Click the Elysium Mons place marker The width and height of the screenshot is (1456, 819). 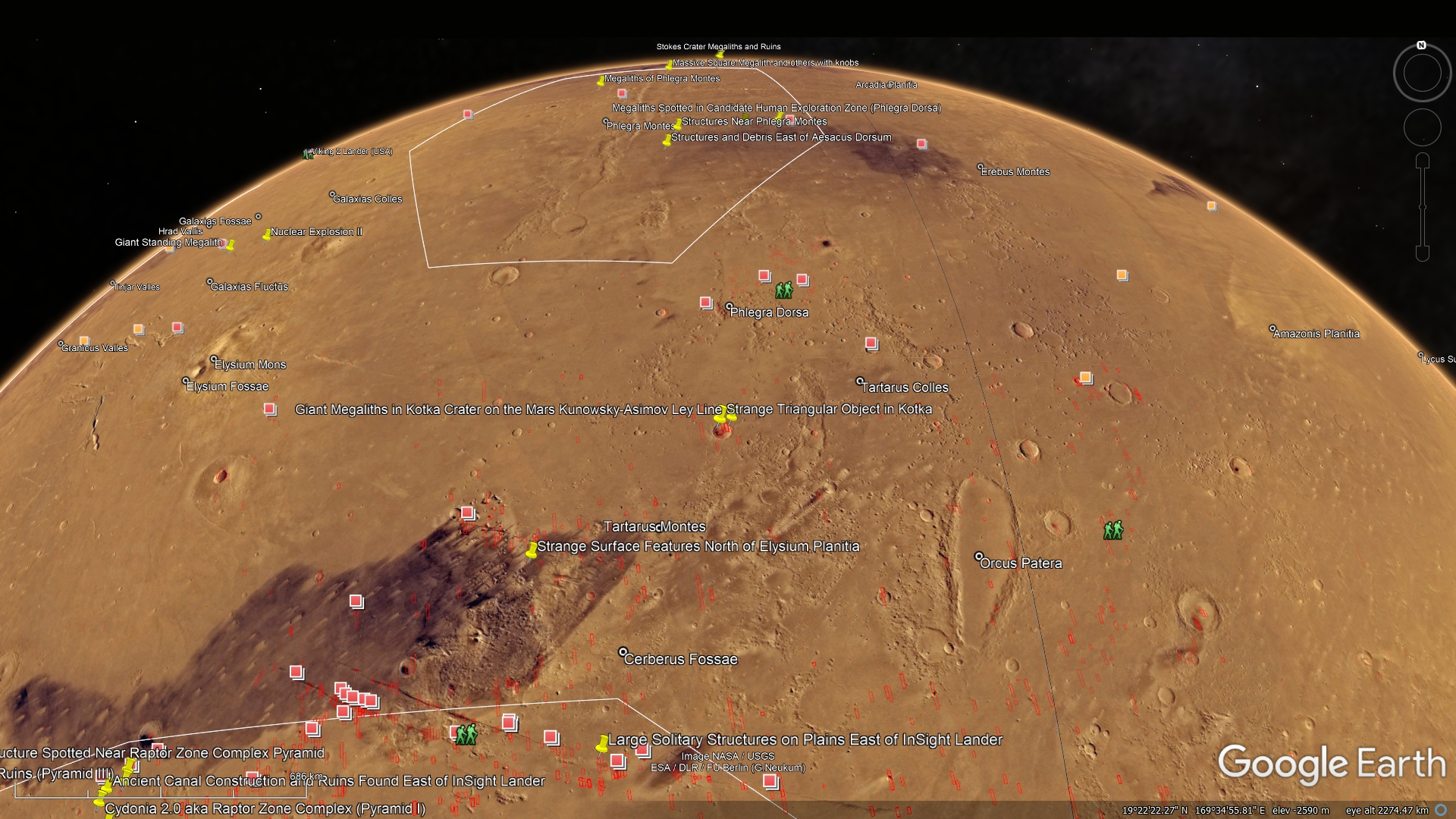point(214,359)
